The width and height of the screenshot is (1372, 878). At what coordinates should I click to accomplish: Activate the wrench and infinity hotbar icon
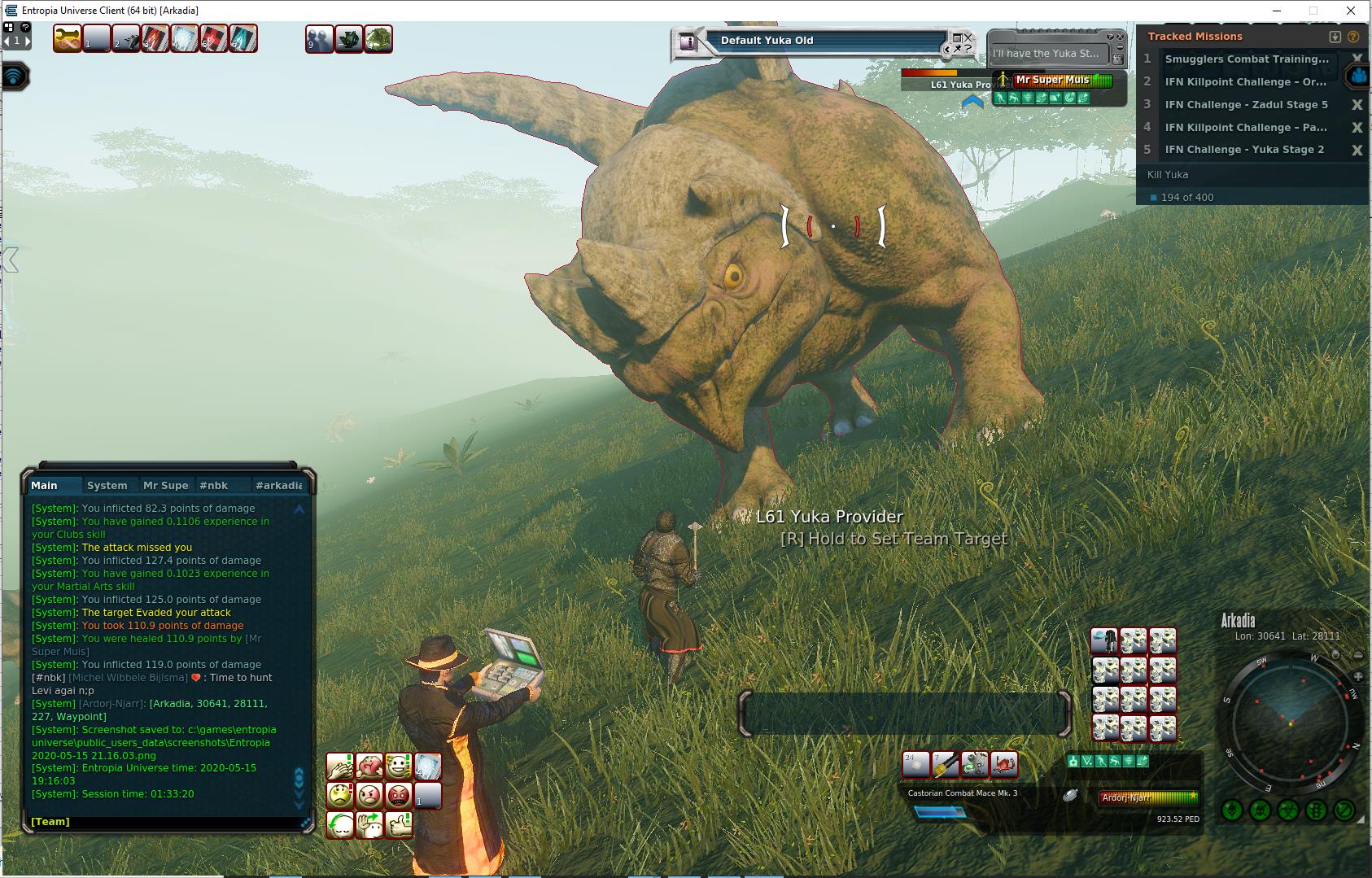68,38
